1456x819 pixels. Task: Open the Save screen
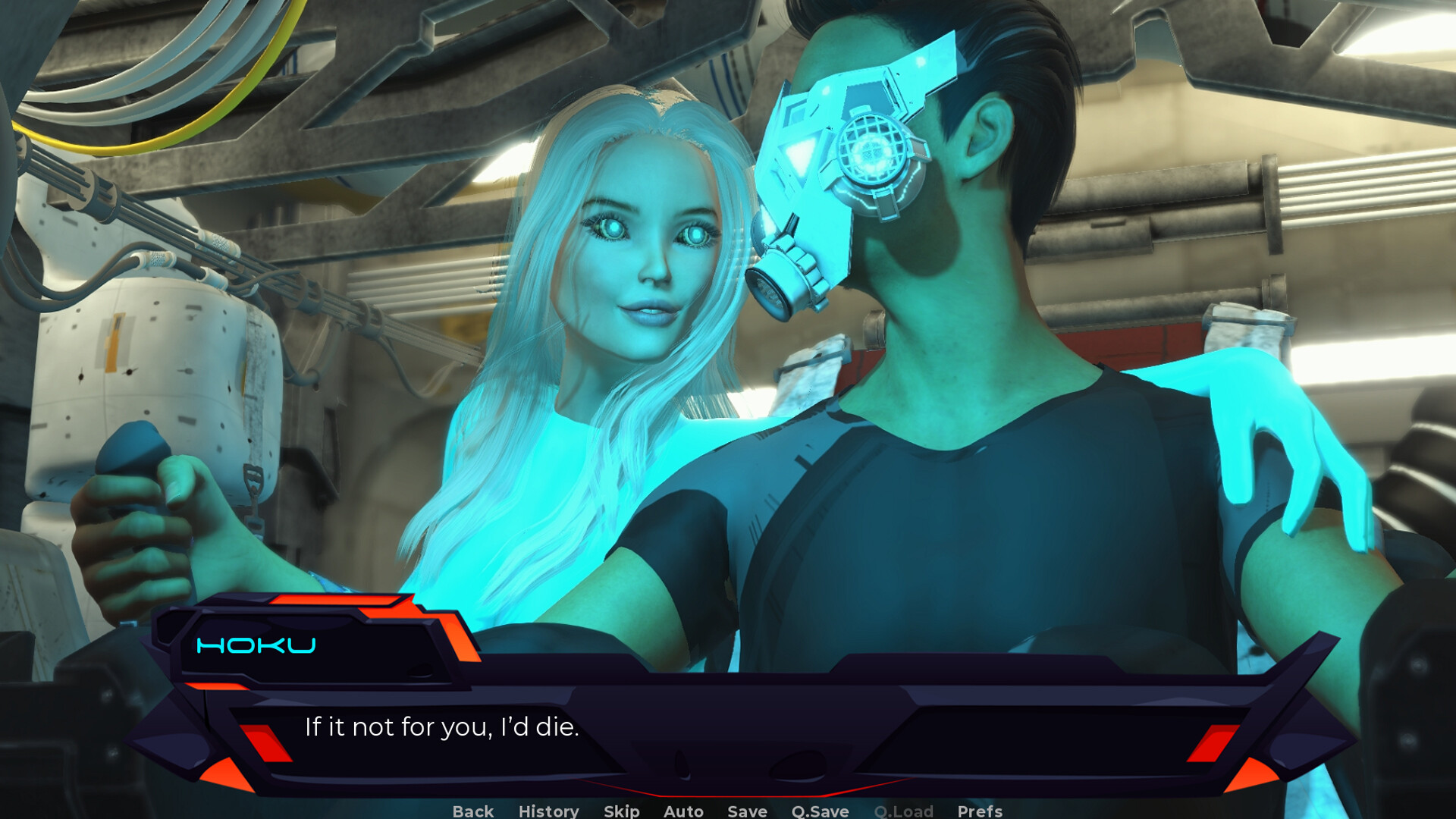click(x=746, y=811)
